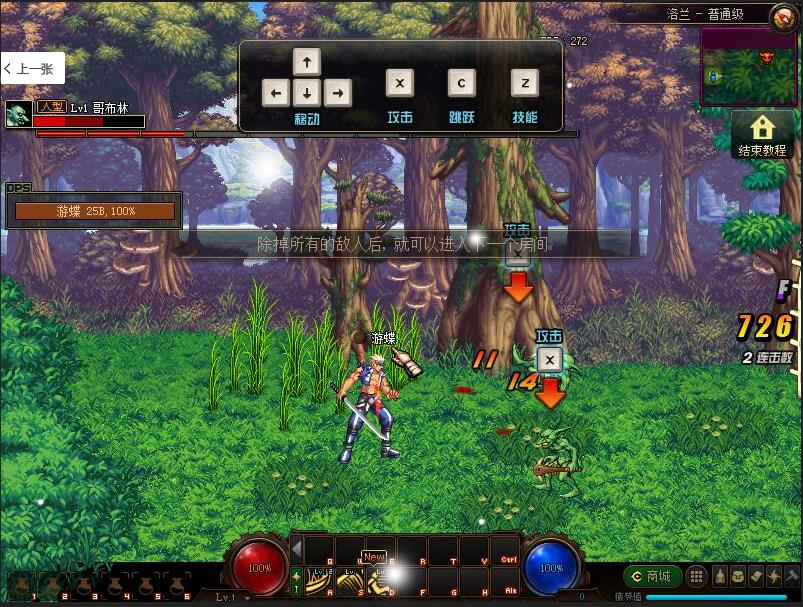This screenshot has width=803, height=607.
Task: Click the 游蝶 DPS meter row
Action: click(x=95, y=211)
